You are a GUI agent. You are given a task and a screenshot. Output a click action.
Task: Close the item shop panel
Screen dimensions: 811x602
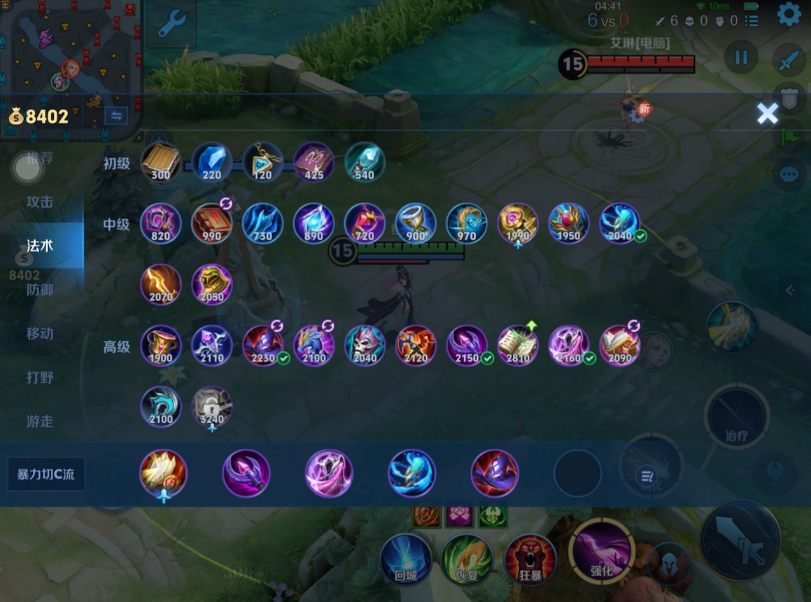767,113
